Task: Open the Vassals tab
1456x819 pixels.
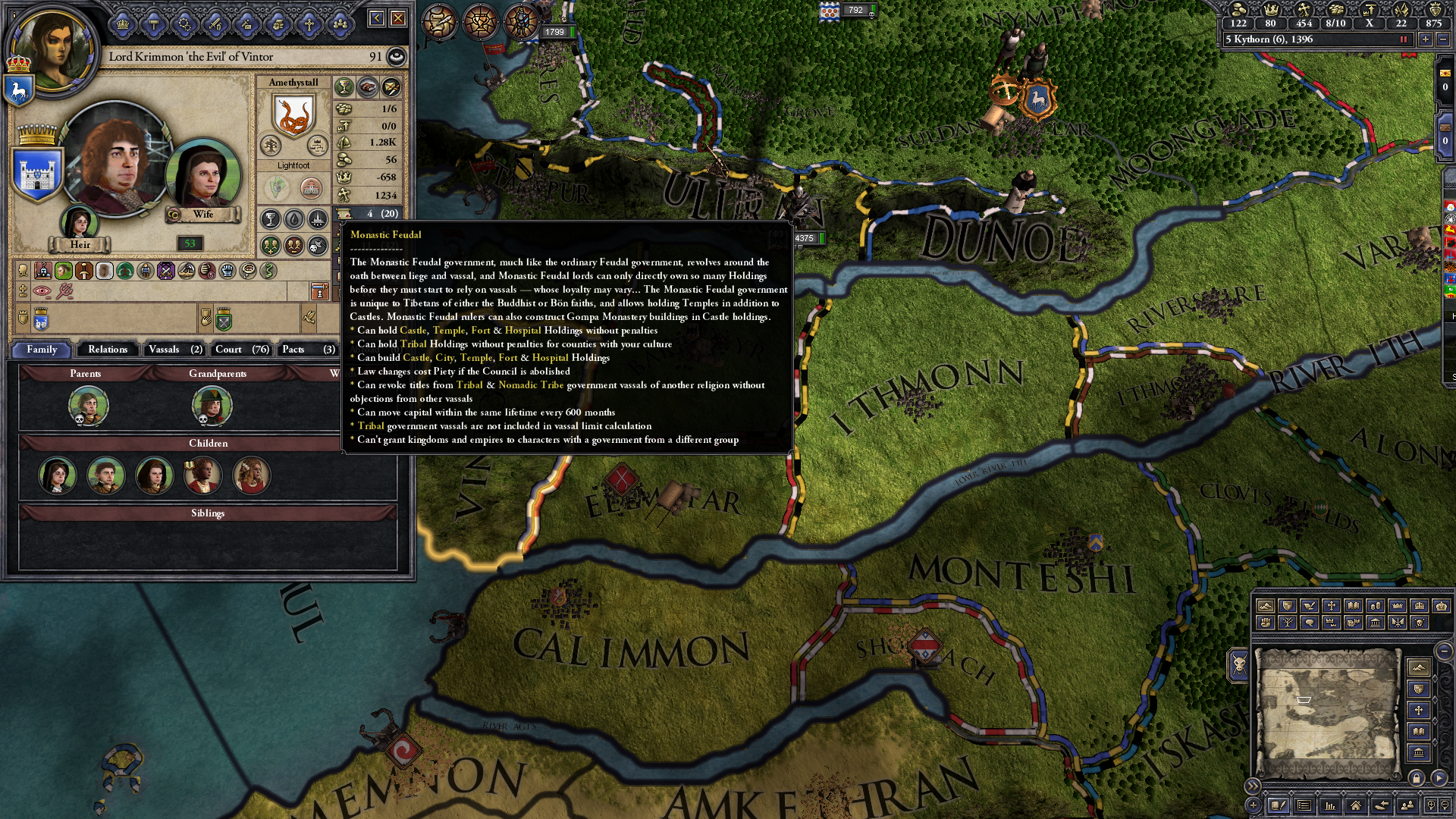Action: point(174,350)
